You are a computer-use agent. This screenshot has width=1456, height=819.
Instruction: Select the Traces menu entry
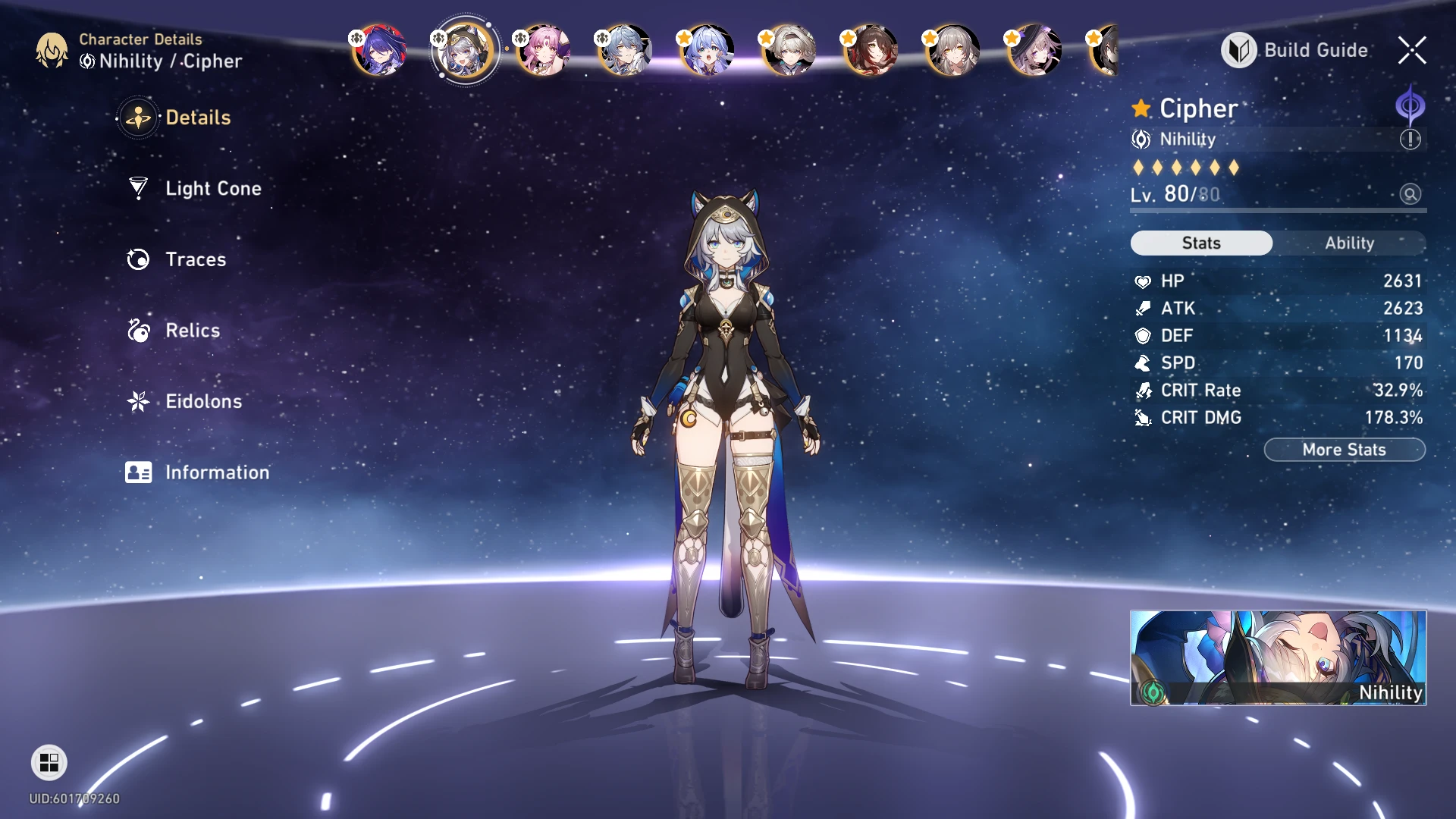(196, 259)
